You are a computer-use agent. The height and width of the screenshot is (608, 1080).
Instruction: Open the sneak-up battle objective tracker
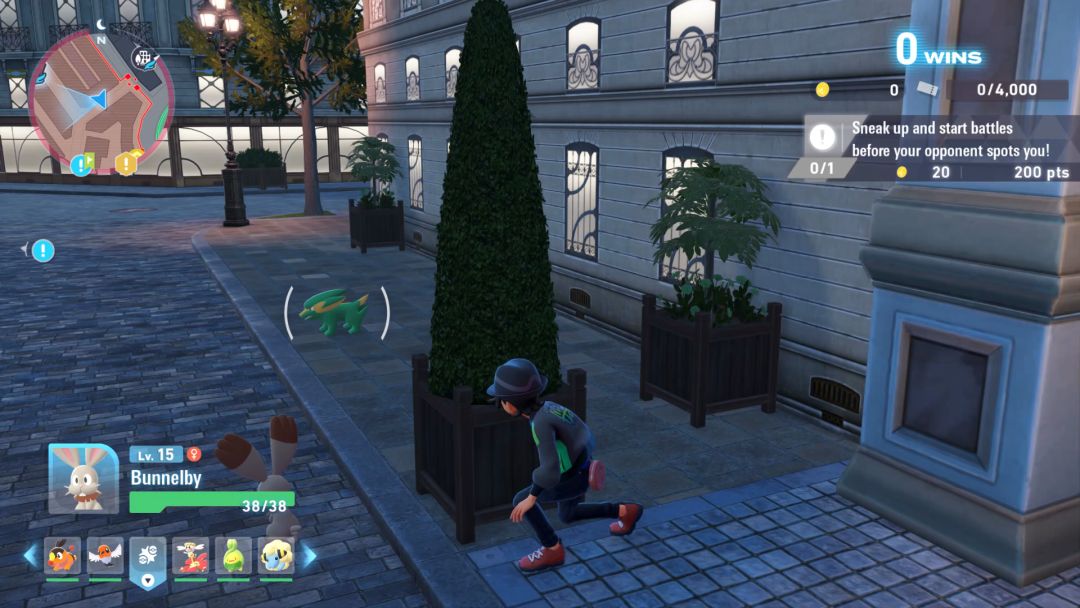(940, 140)
